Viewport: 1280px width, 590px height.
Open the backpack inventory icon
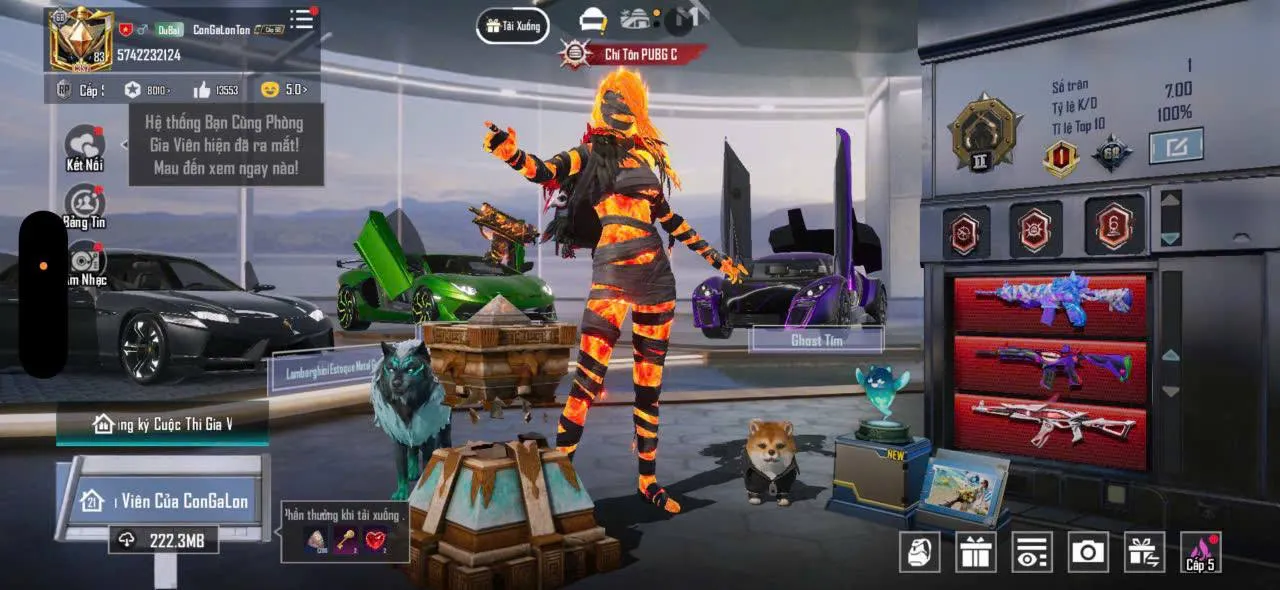tap(919, 551)
